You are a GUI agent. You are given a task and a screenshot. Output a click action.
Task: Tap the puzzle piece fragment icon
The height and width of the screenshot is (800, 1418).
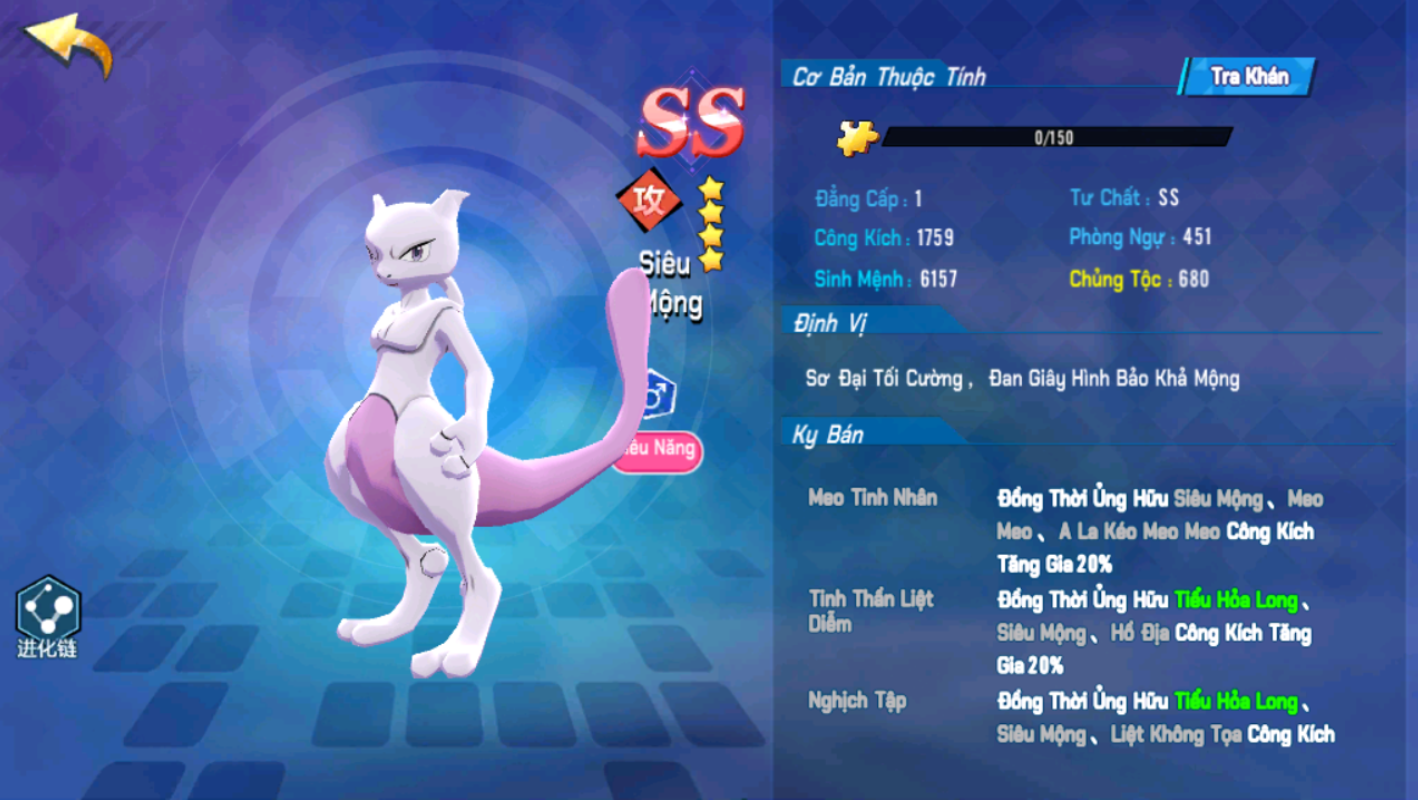(858, 138)
